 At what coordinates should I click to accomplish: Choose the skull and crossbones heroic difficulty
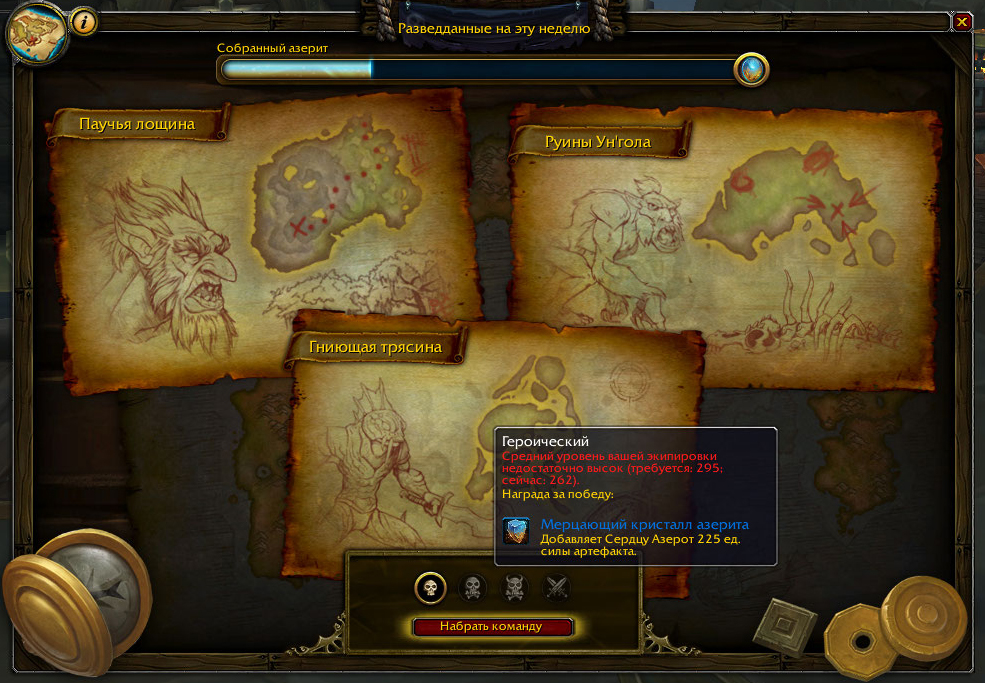472,588
